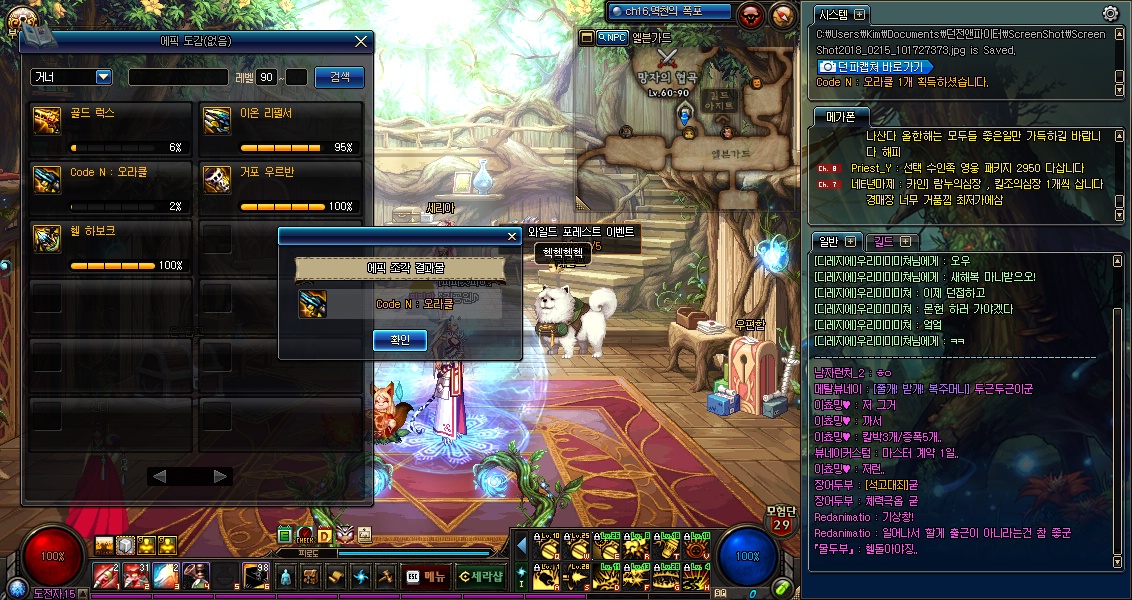
Task: Focus the epic name search field
Action: pyautogui.click(x=178, y=77)
